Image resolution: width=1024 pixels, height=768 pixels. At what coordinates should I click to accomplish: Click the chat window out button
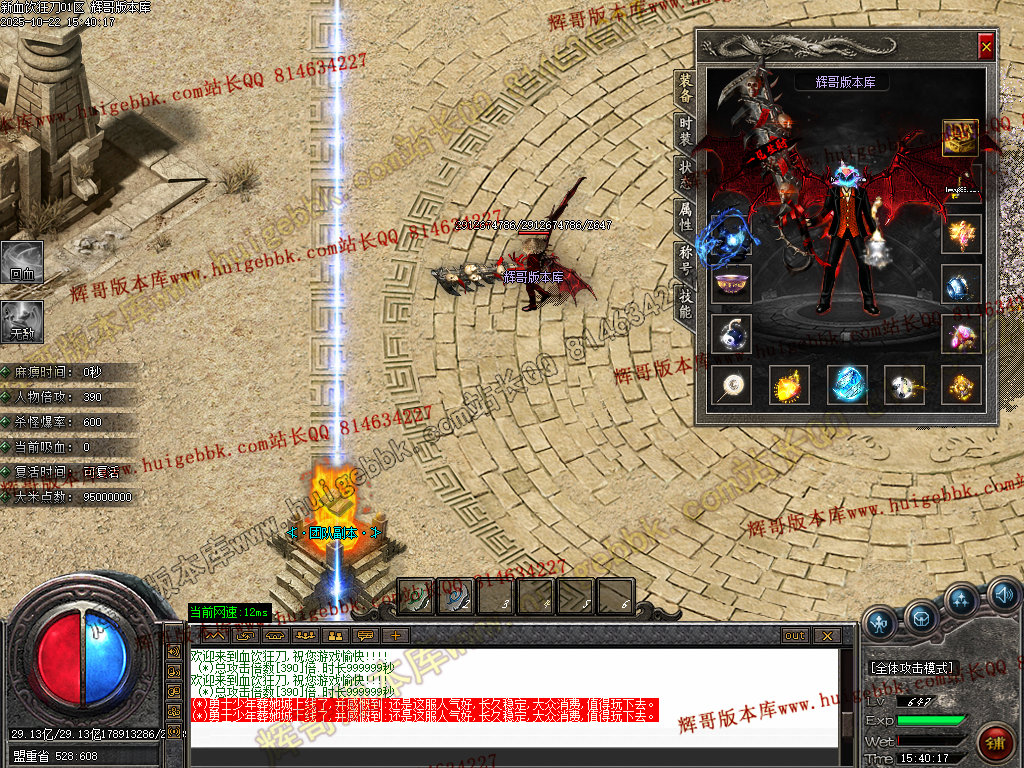[x=794, y=635]
